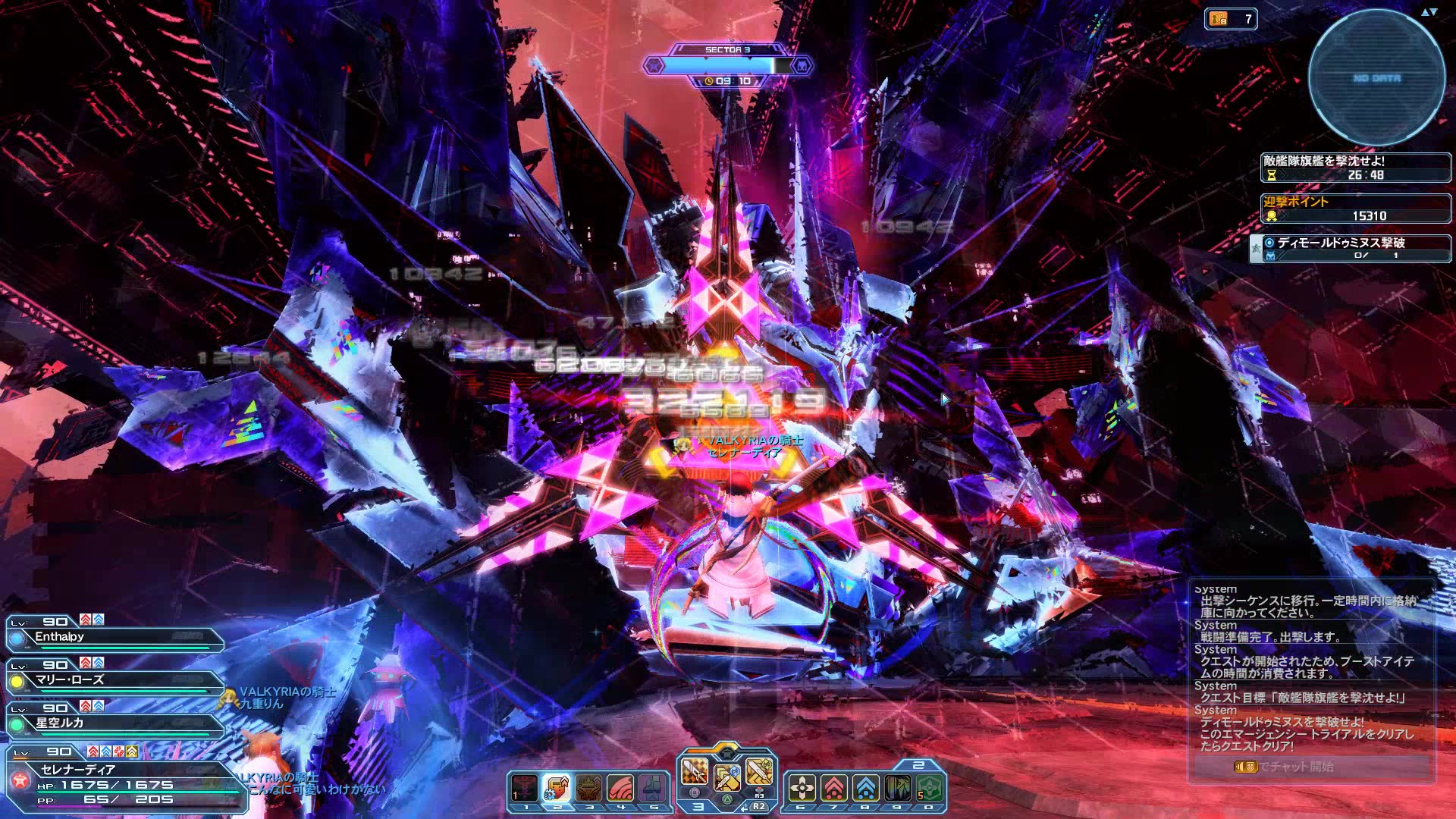Select the right sword photon art icon
Viewport: 1456px width, 819px height.
coord(759,771)
